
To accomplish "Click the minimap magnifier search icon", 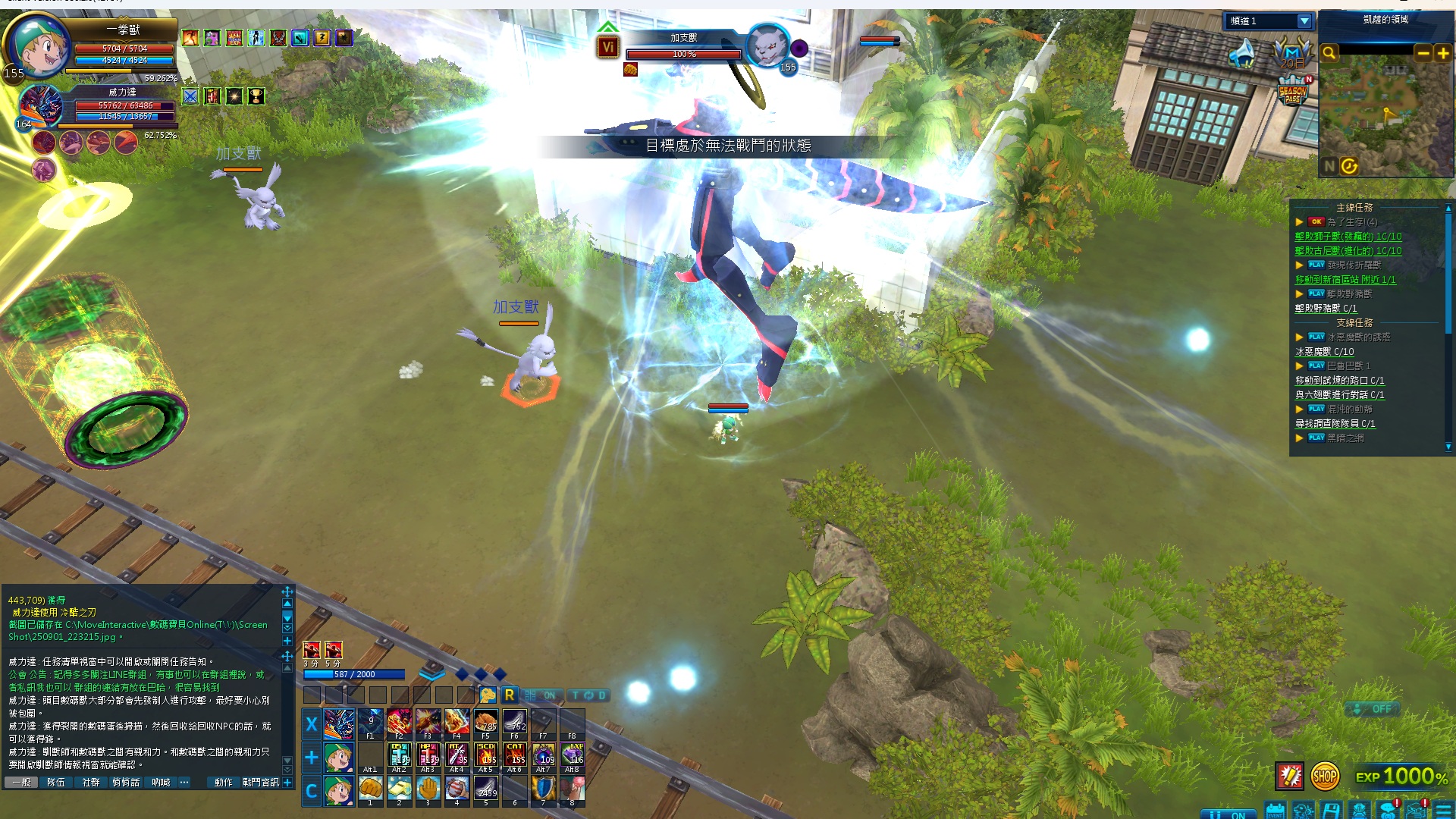I will point(1329,53).
